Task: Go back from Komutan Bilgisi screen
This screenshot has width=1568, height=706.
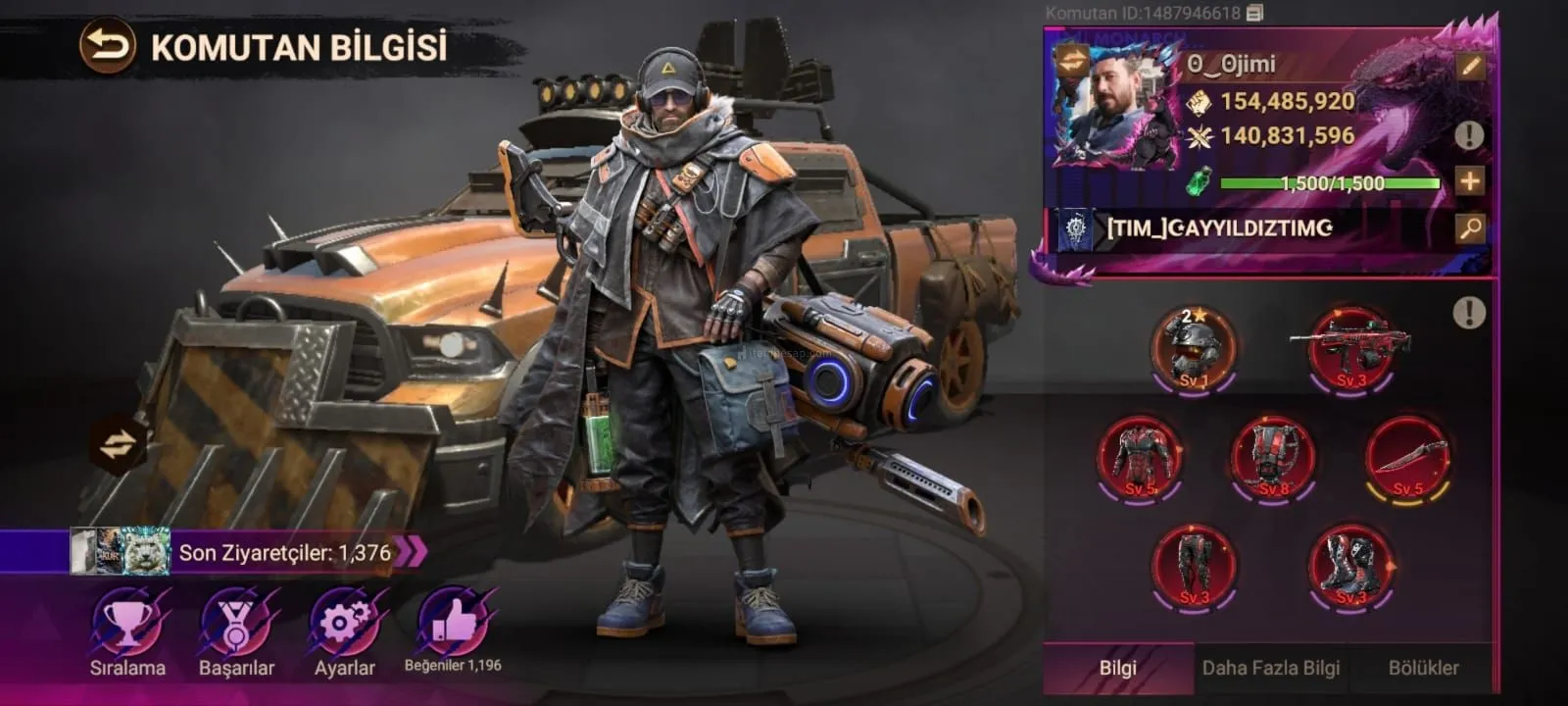Action: [x=107, y=46]
